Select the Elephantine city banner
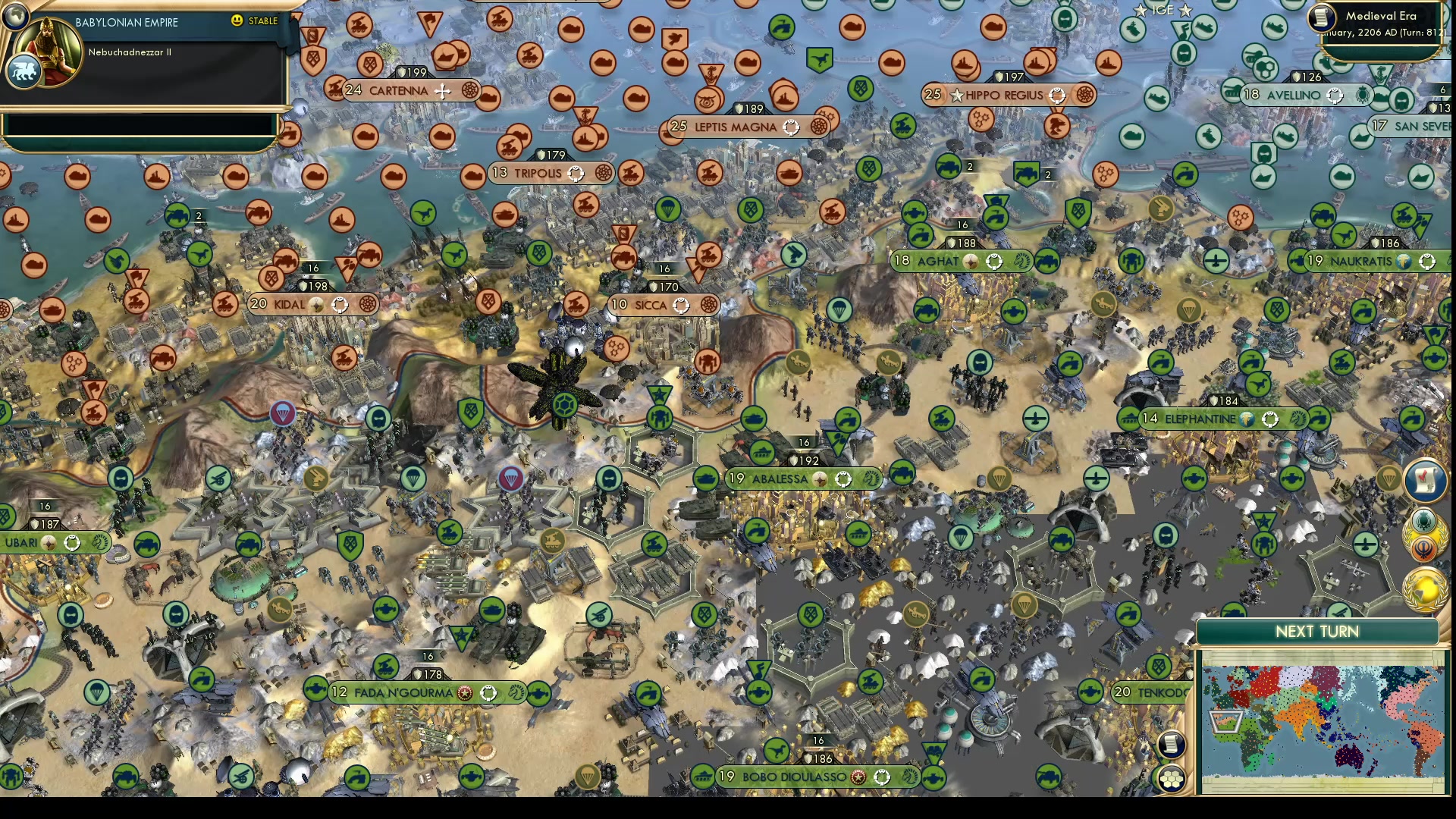 pyautogui.click(x=1200, y=419)
